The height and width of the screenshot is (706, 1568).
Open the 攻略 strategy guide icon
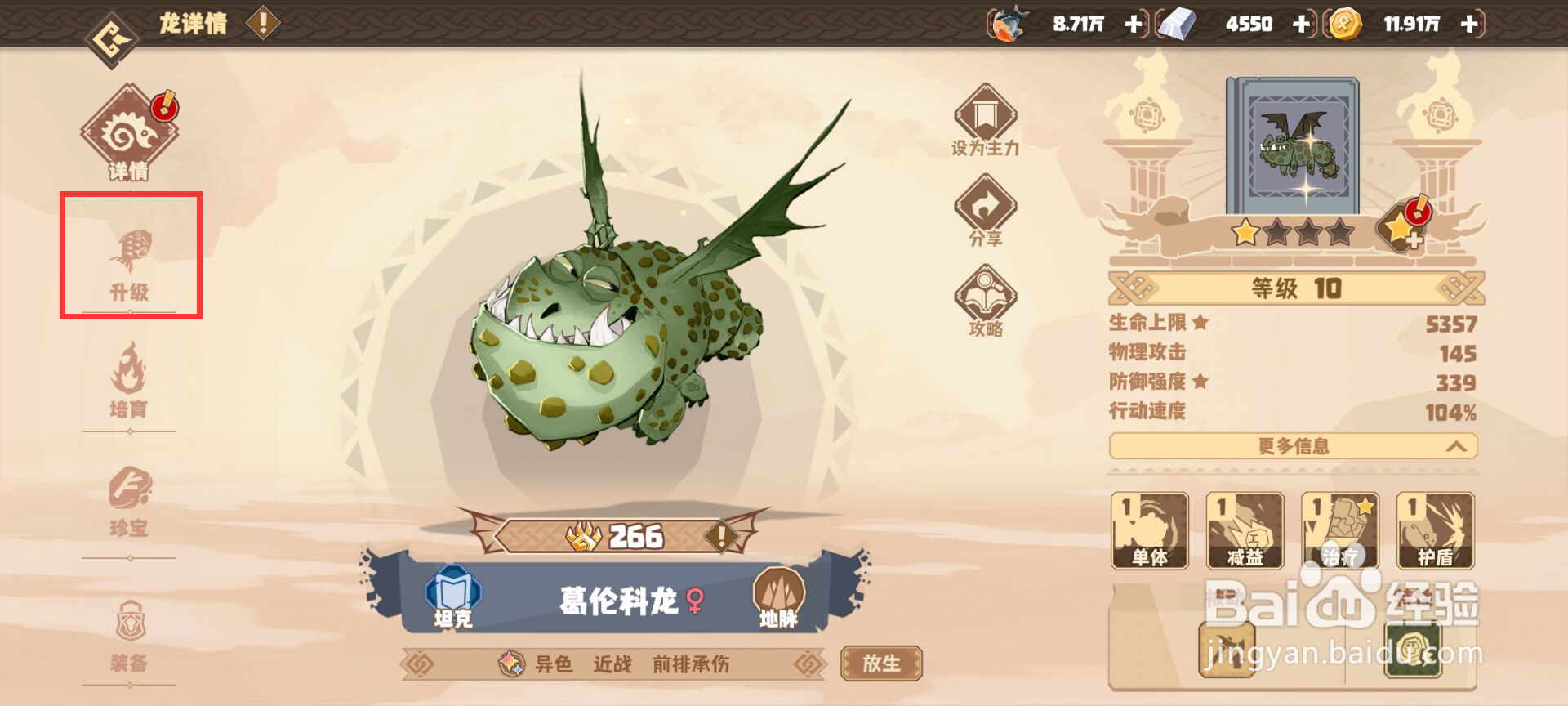[987, 304]
